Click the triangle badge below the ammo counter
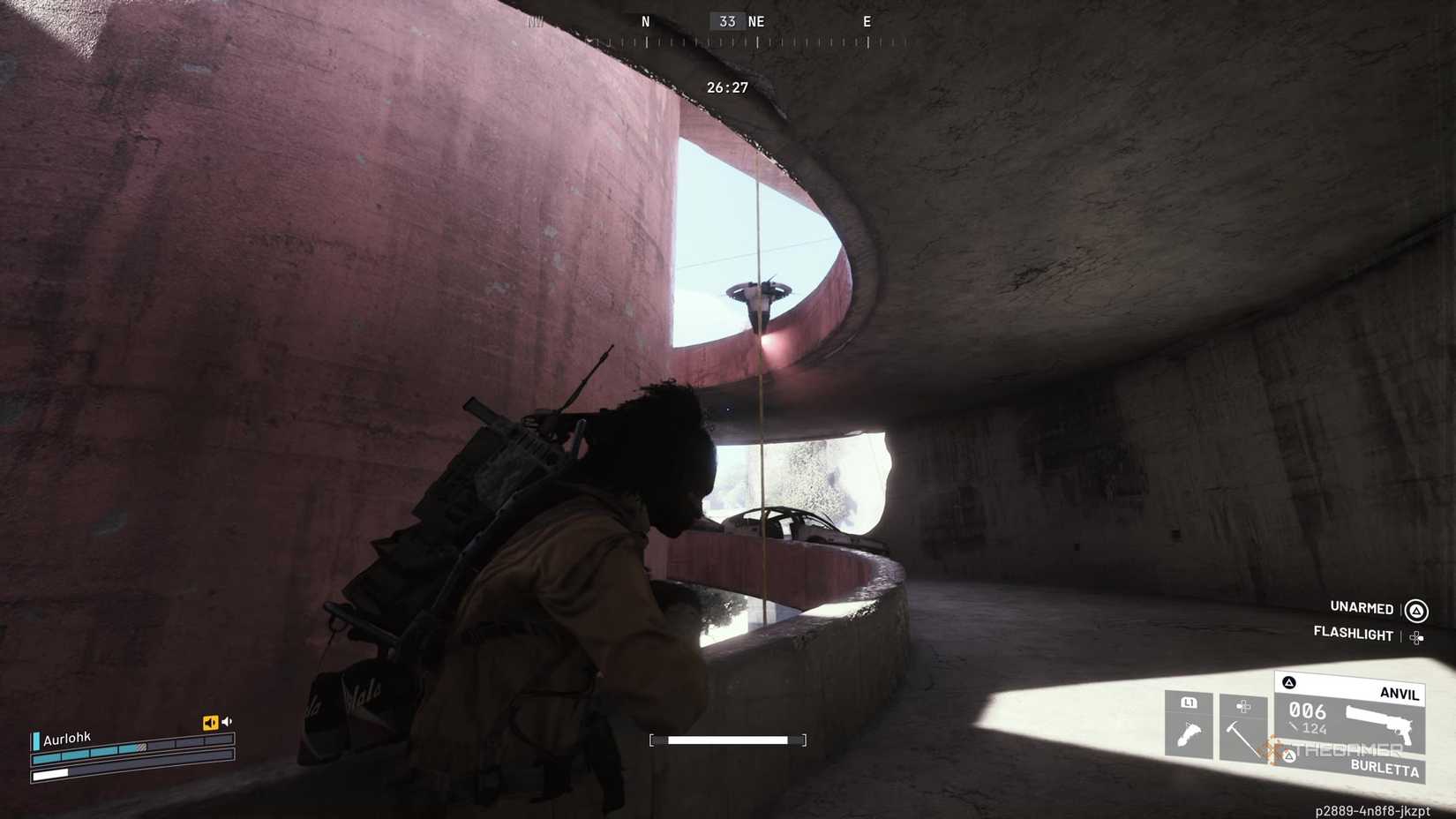1456x819 pixels. tap(1290, 755)
